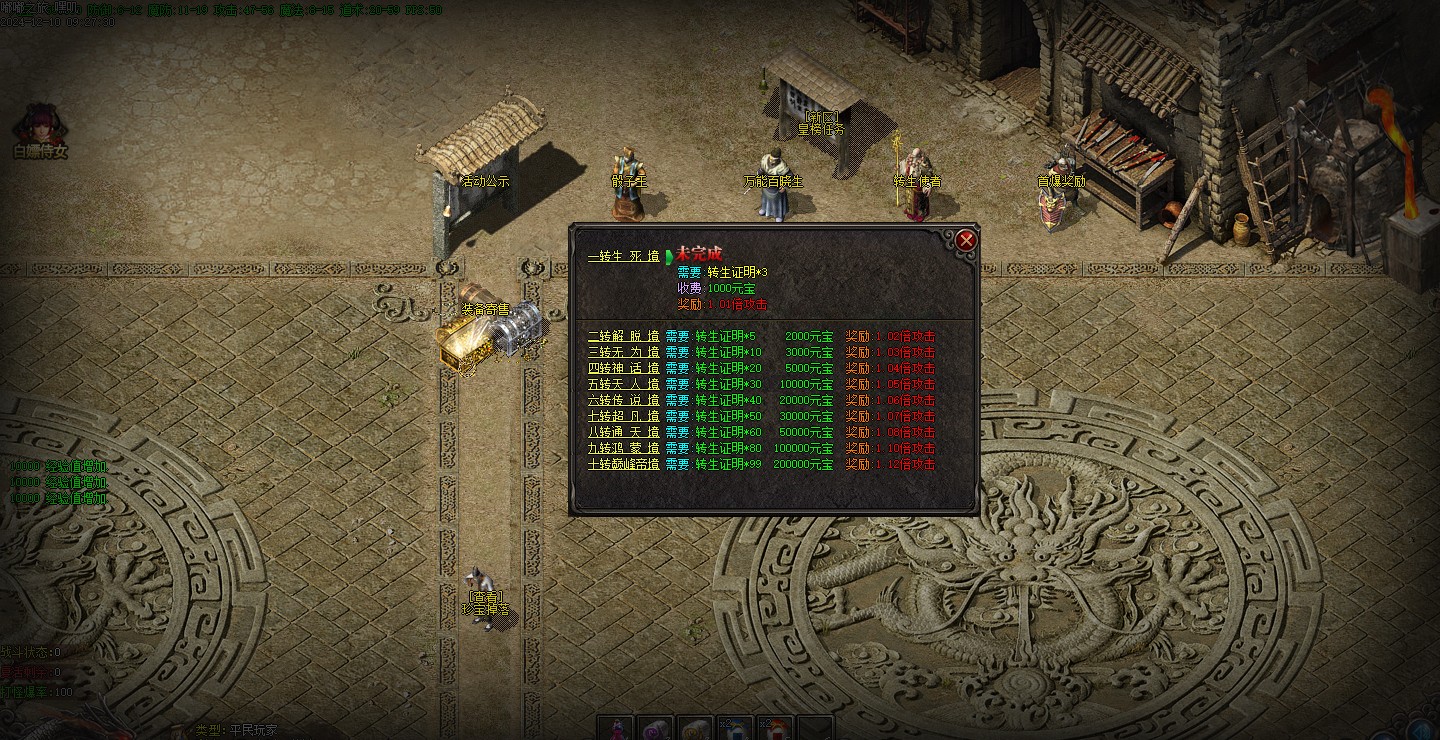1440x740 pixels.
Task: Select the 一转生死境 rebirth link
Action: click(x=623, y=256)
